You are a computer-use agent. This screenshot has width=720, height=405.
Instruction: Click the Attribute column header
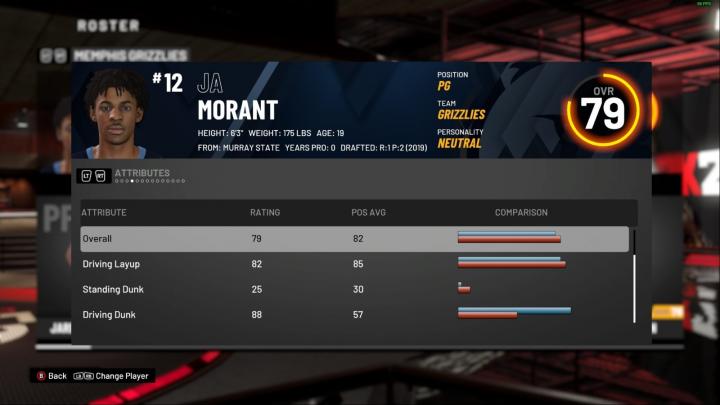(x=104, y=213)
